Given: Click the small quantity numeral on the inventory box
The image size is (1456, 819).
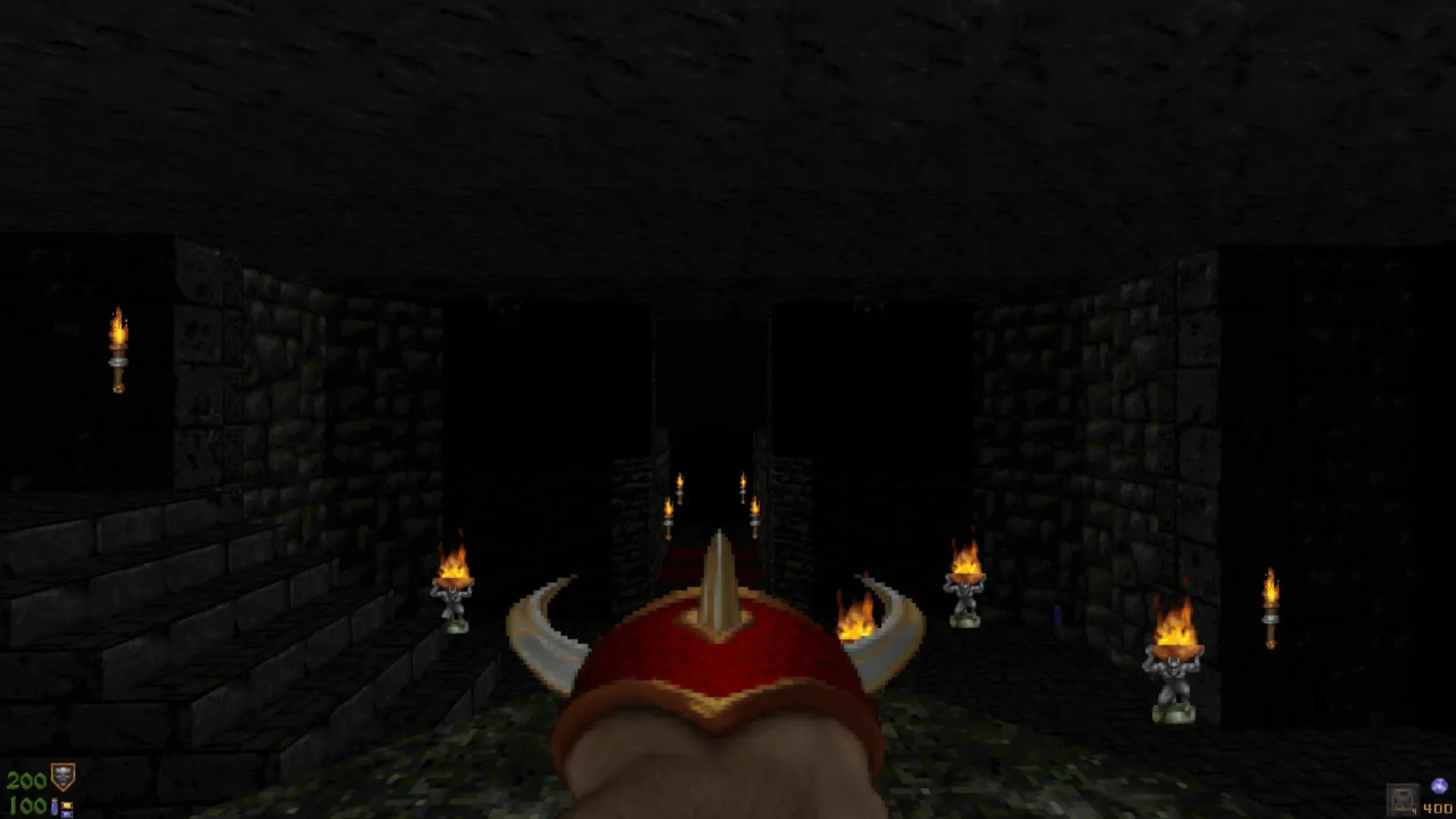Looking at the screenshot, I should coord(1415,810).
